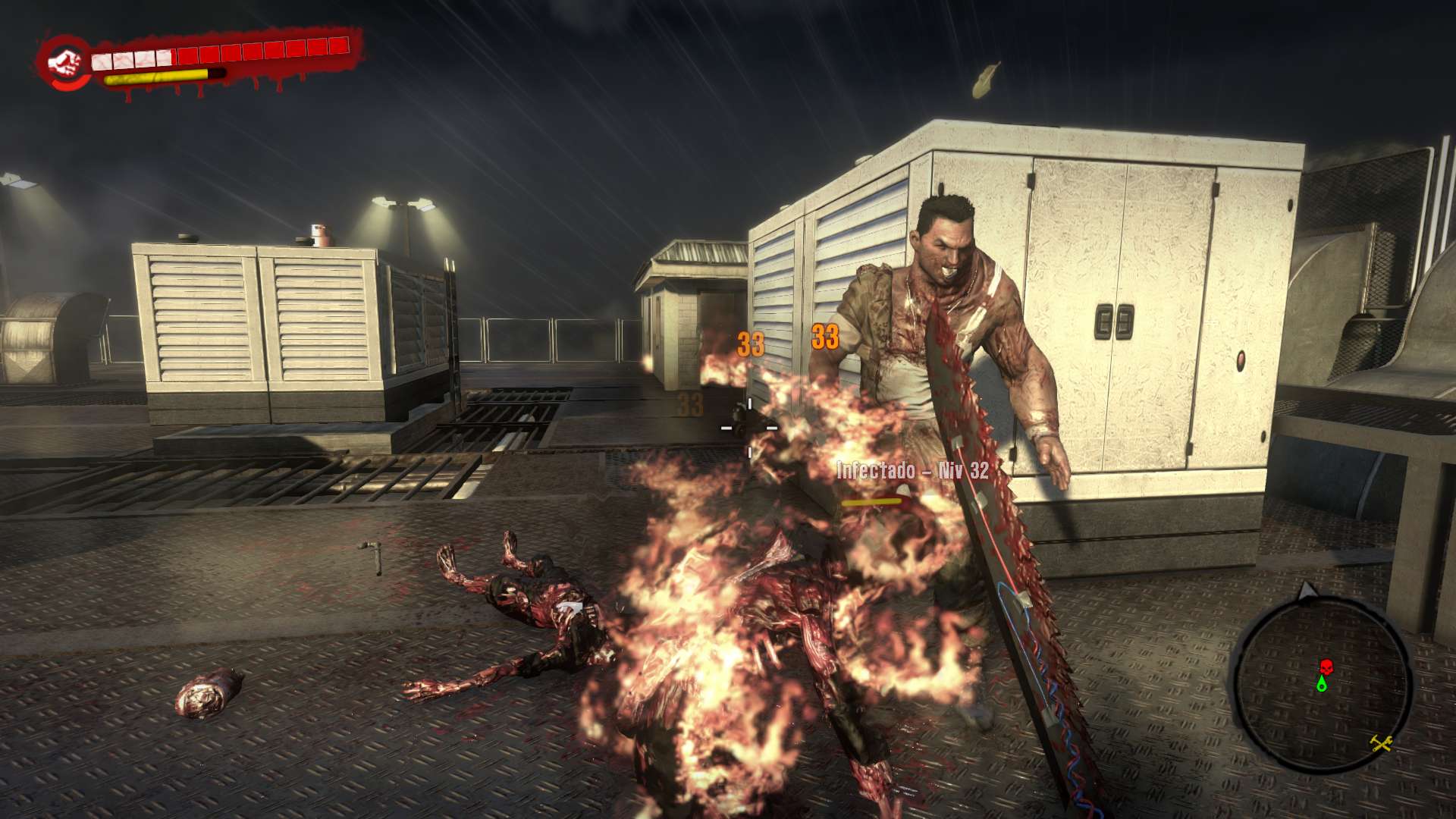Select the red skull marker on minimap
This screenshot has width=1456, height=819.
(x=1326, y=667)
